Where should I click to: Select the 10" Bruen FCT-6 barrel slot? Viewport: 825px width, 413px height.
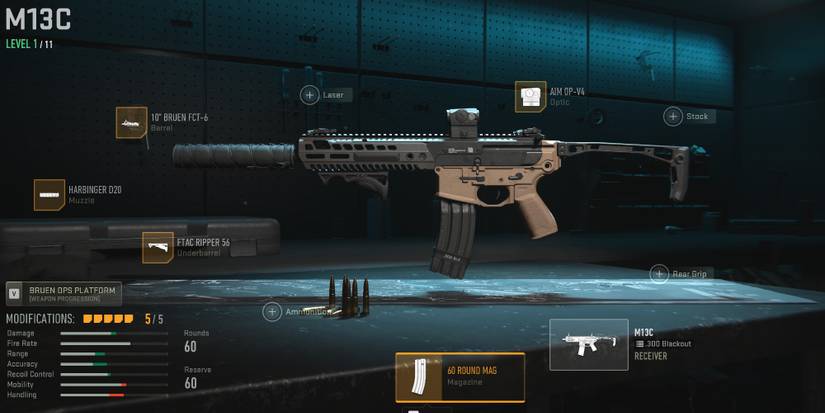(x=132, y=123)
